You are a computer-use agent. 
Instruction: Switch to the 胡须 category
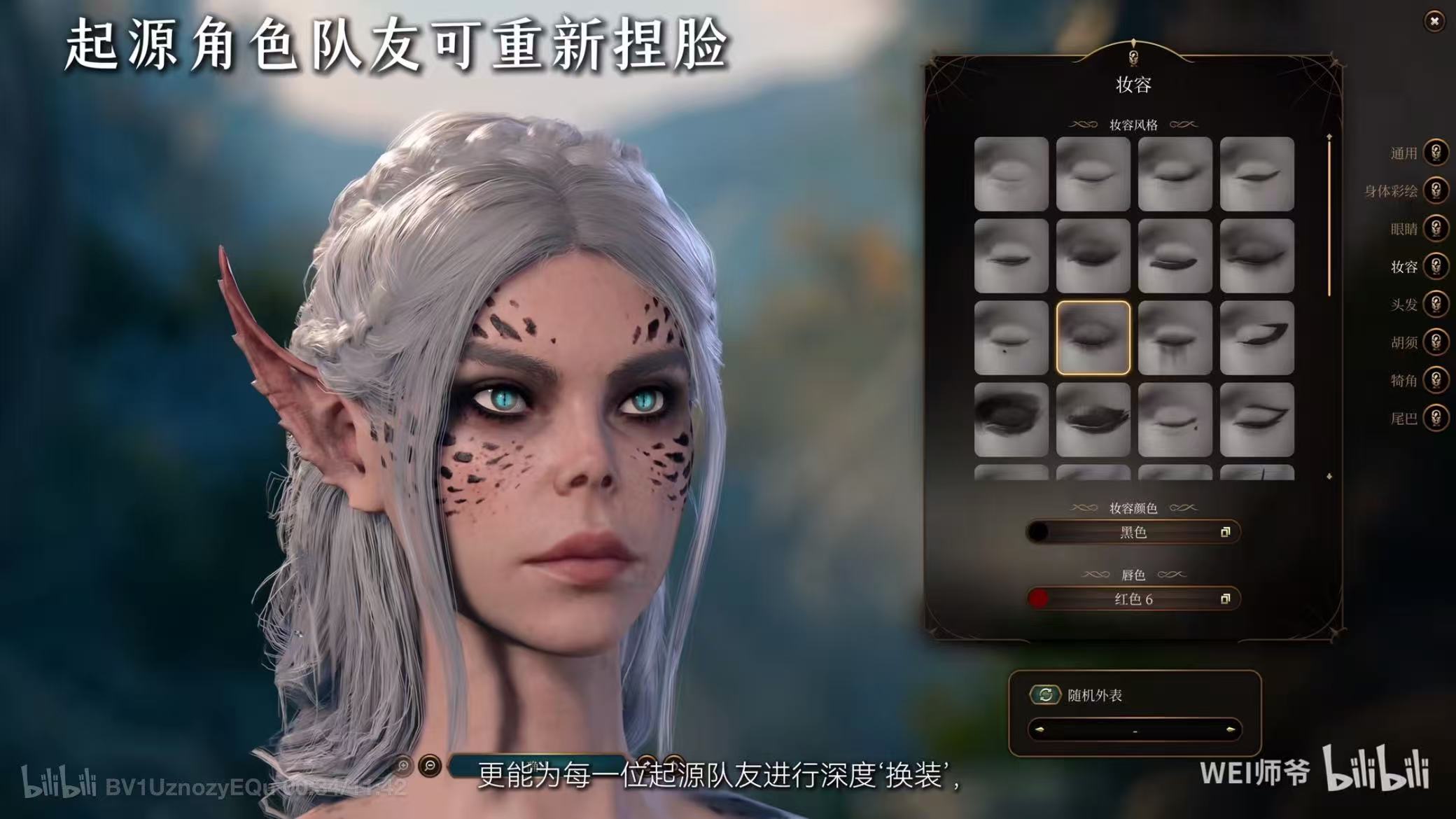click(1435, 342)
